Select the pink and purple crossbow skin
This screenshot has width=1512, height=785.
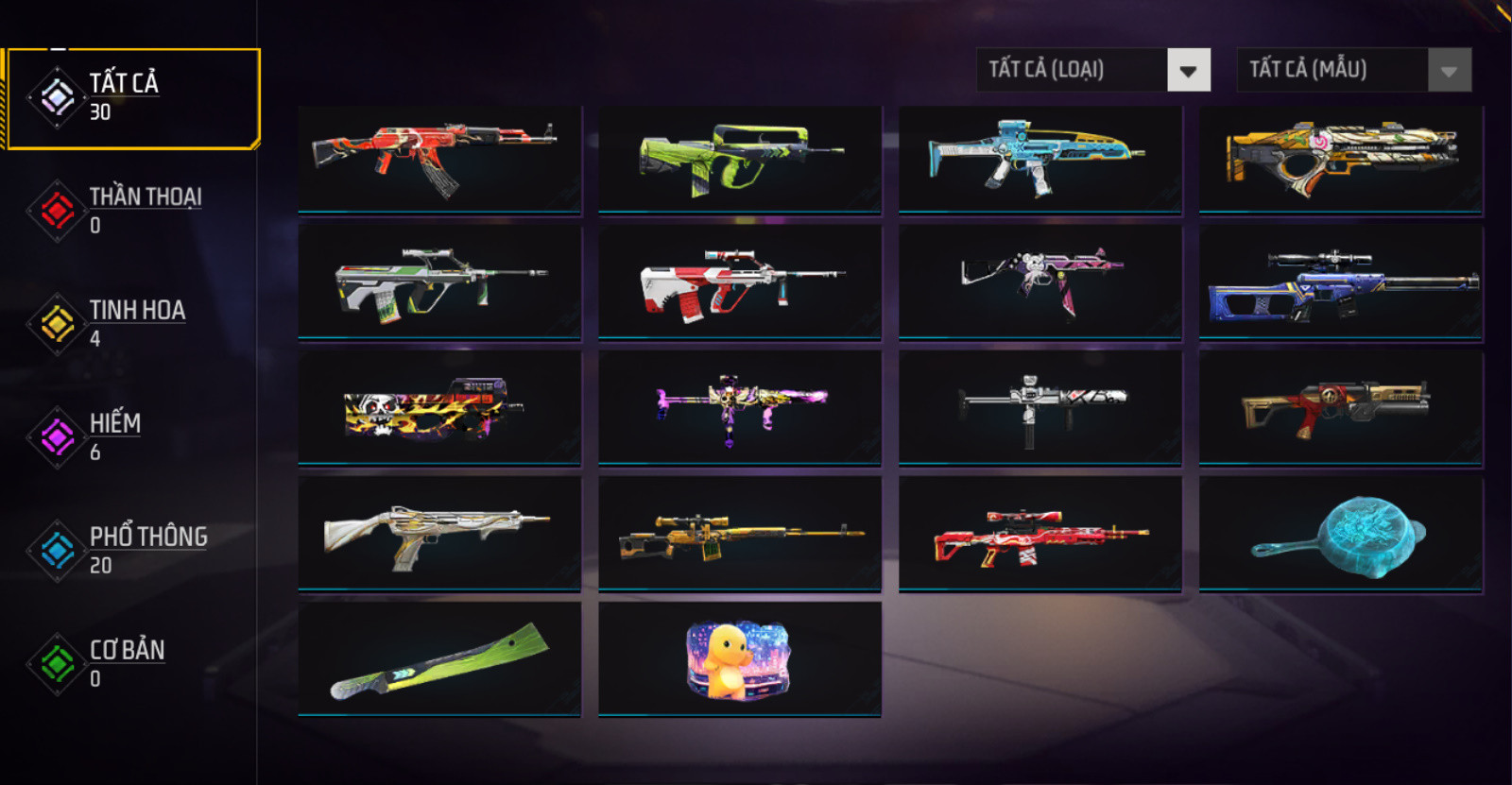pos(740,408)
